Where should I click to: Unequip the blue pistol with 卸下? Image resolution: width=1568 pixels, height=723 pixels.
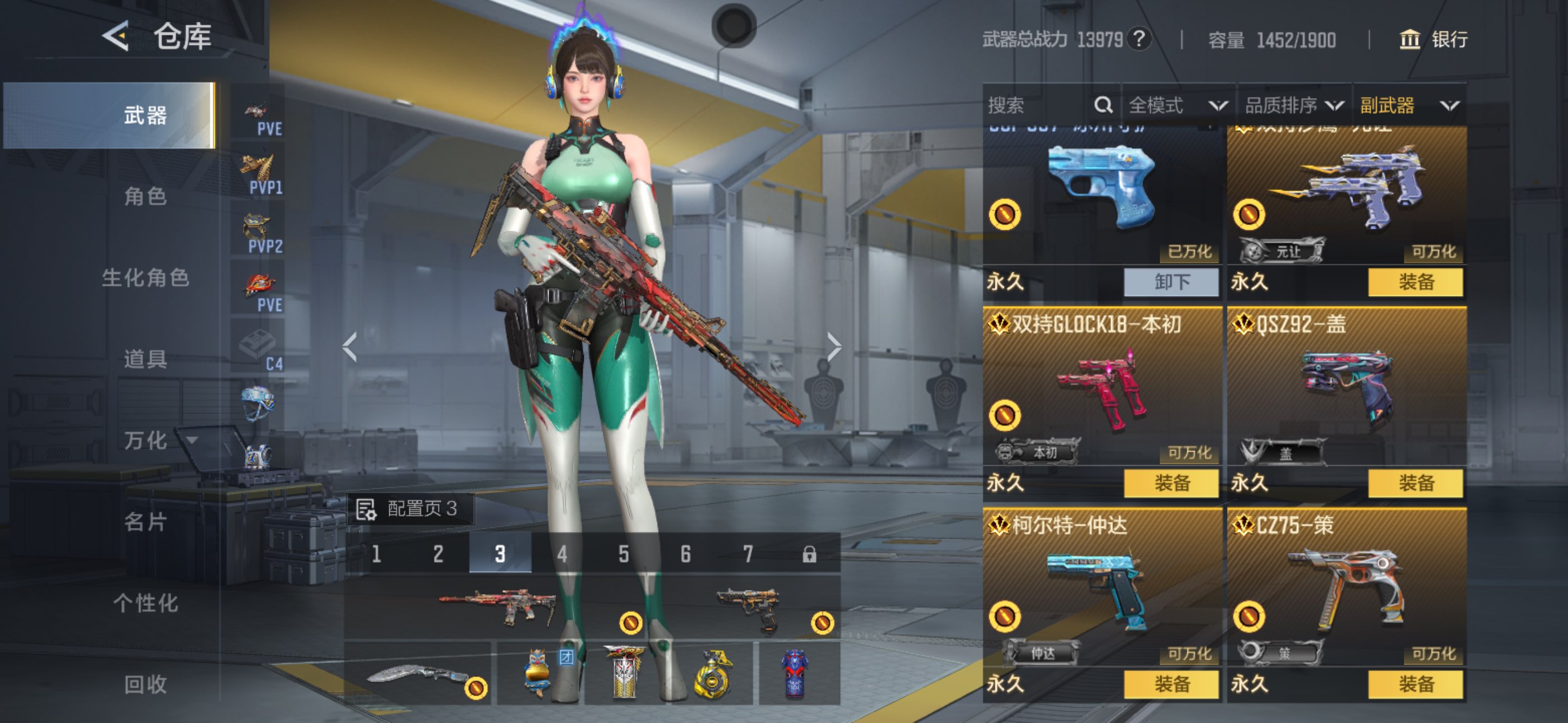(1171, 282)
